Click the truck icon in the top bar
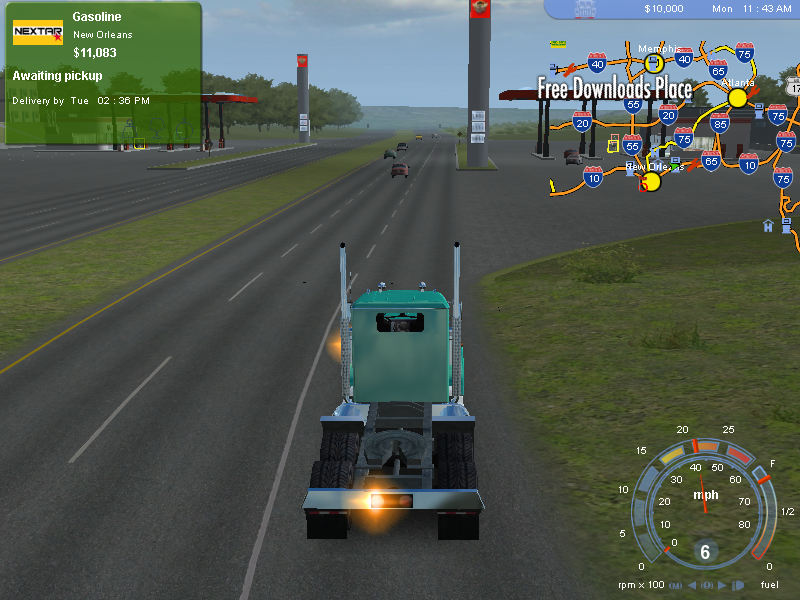Viewport: 800px width, 600px height. pos(585,9)
